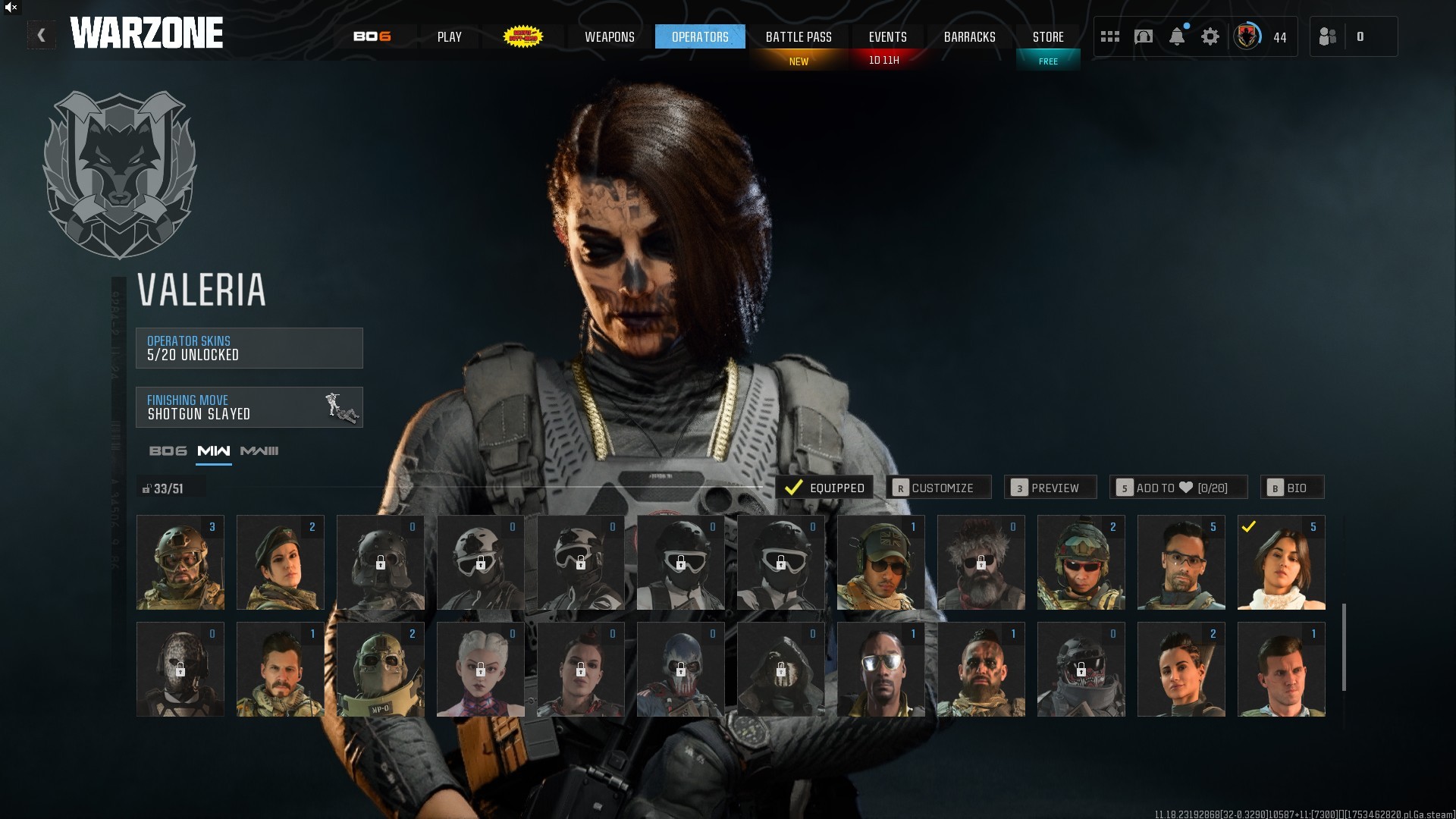Change the Shotgun Slayed finishing move
This screenshot has height=819, width=1456.
[x=249, y=407]
